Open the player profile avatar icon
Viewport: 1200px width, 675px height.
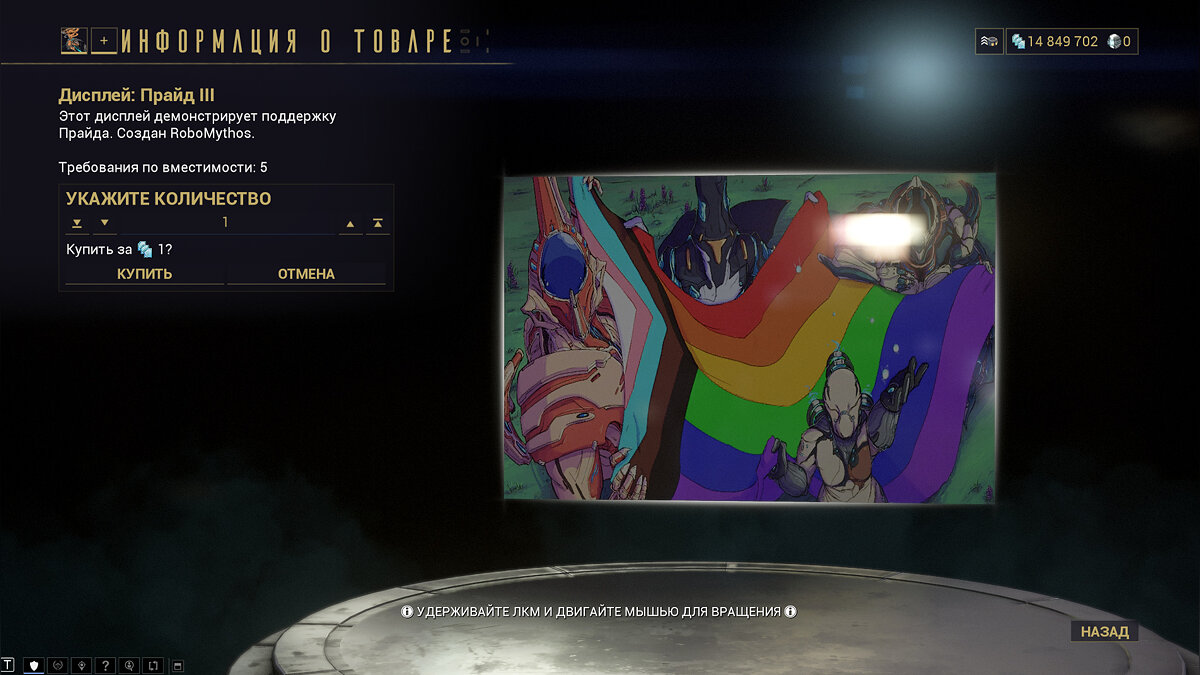coord(74,41)
